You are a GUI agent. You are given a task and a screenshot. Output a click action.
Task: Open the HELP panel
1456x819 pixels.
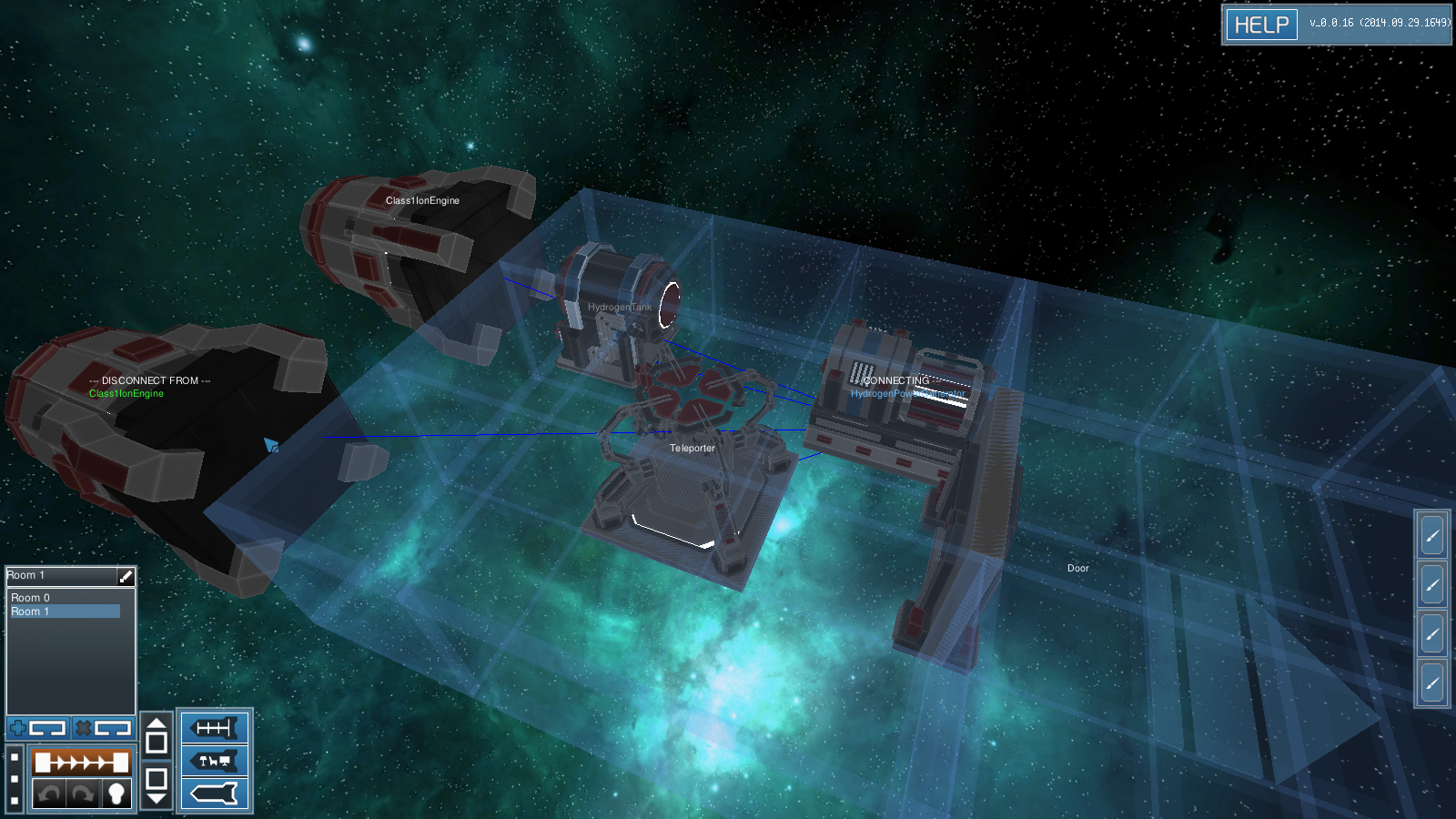[x=1261, y=25]
